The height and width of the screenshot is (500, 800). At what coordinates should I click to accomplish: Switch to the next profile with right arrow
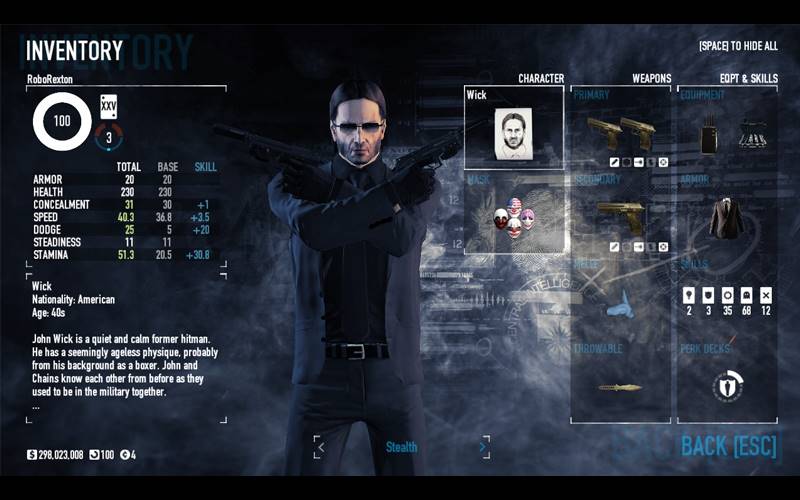coord(481,448)
